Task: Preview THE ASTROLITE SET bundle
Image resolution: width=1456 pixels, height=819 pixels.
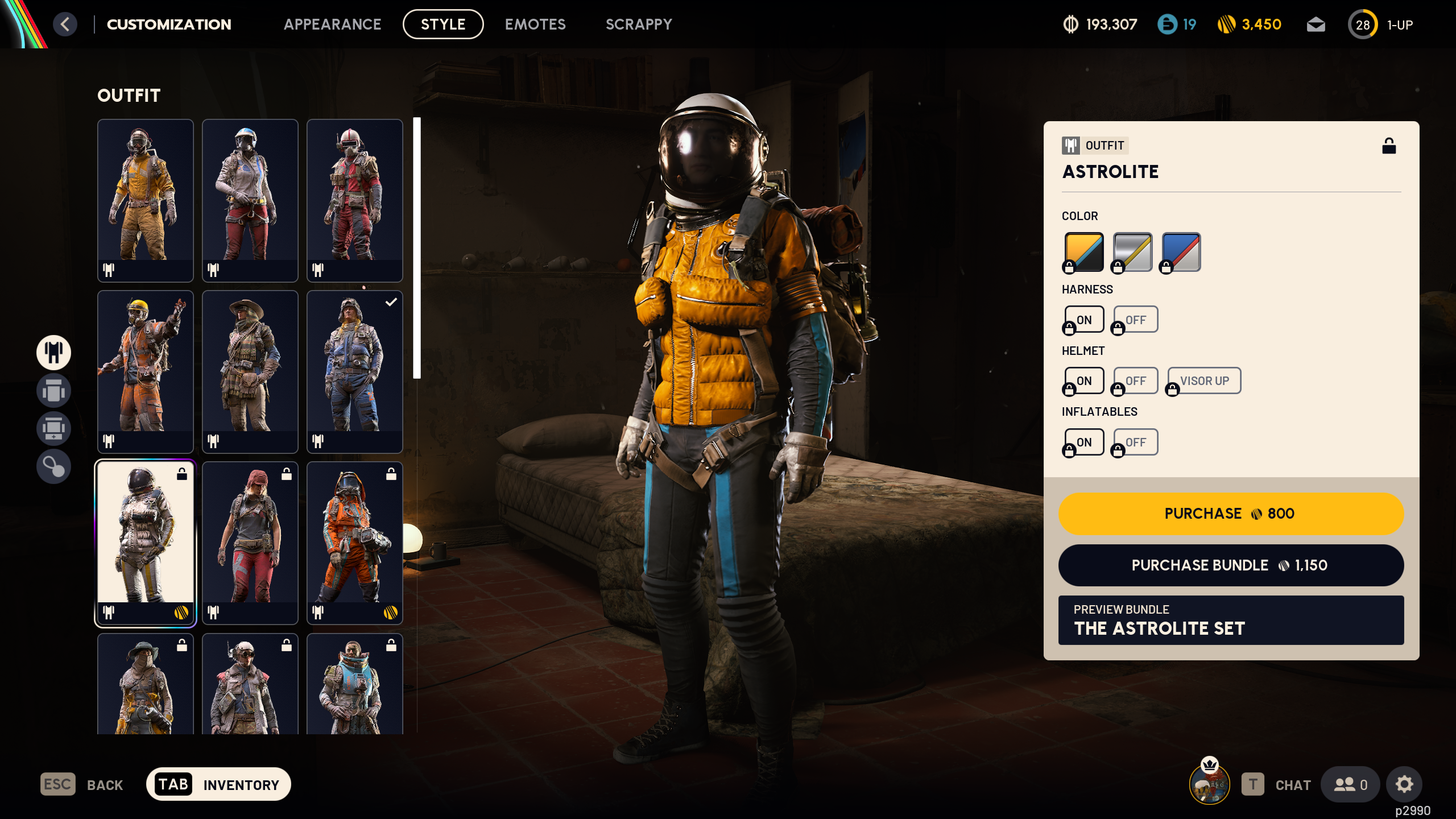Action: pos(1230,620)
